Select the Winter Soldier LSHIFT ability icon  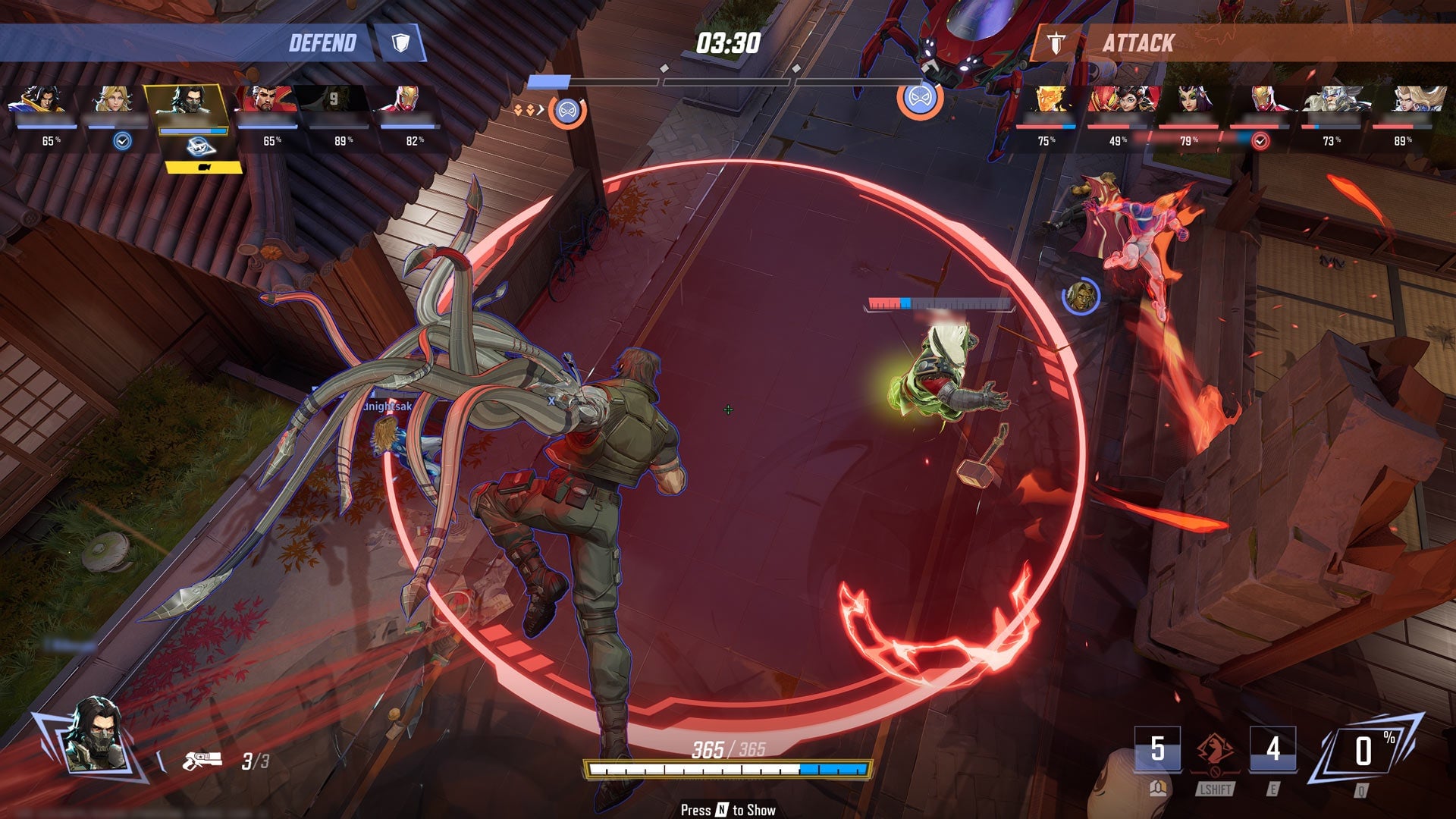click(1214, 752)
